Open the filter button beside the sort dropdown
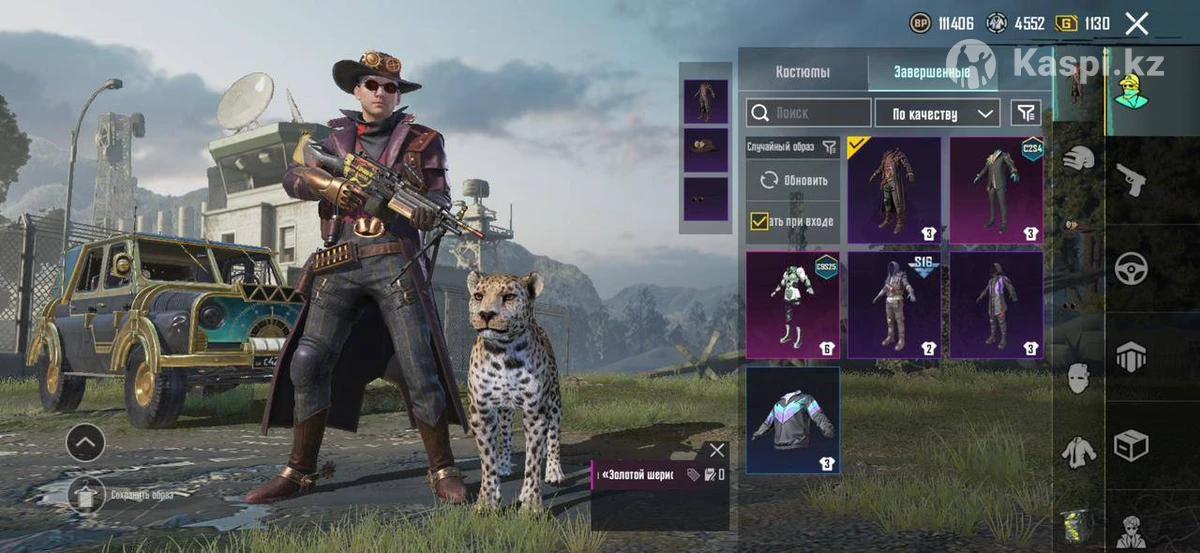 click(x=1026, y=112)
